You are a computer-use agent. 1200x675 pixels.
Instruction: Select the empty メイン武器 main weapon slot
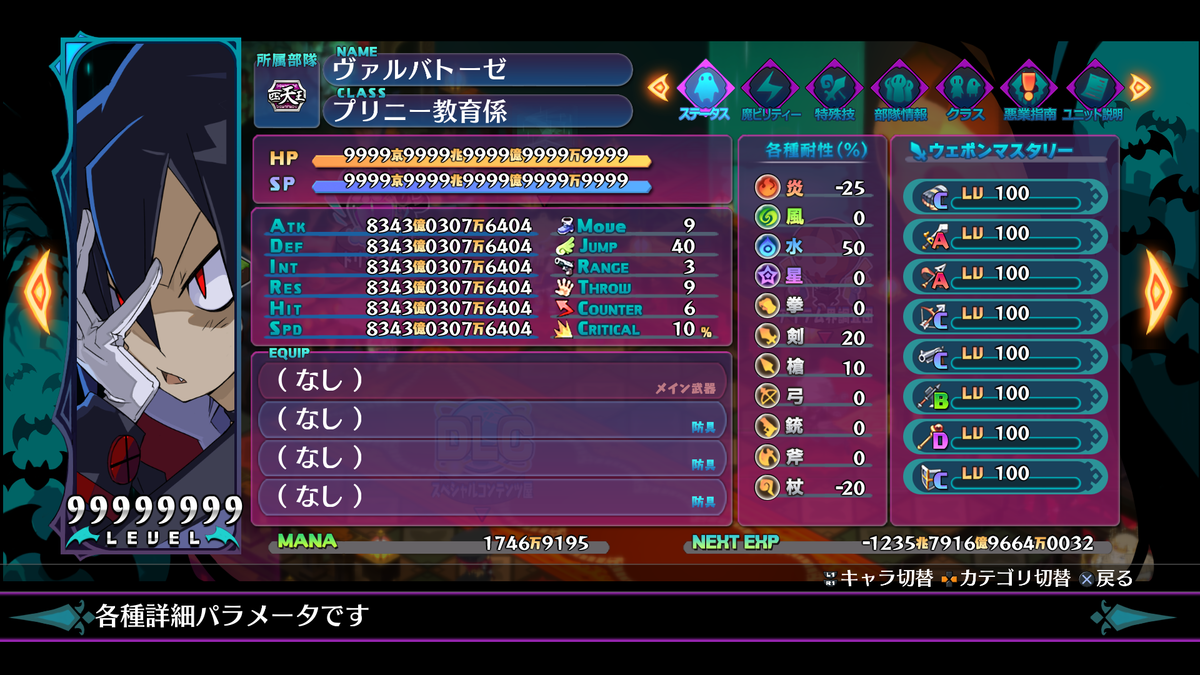(x=490, y=381)
